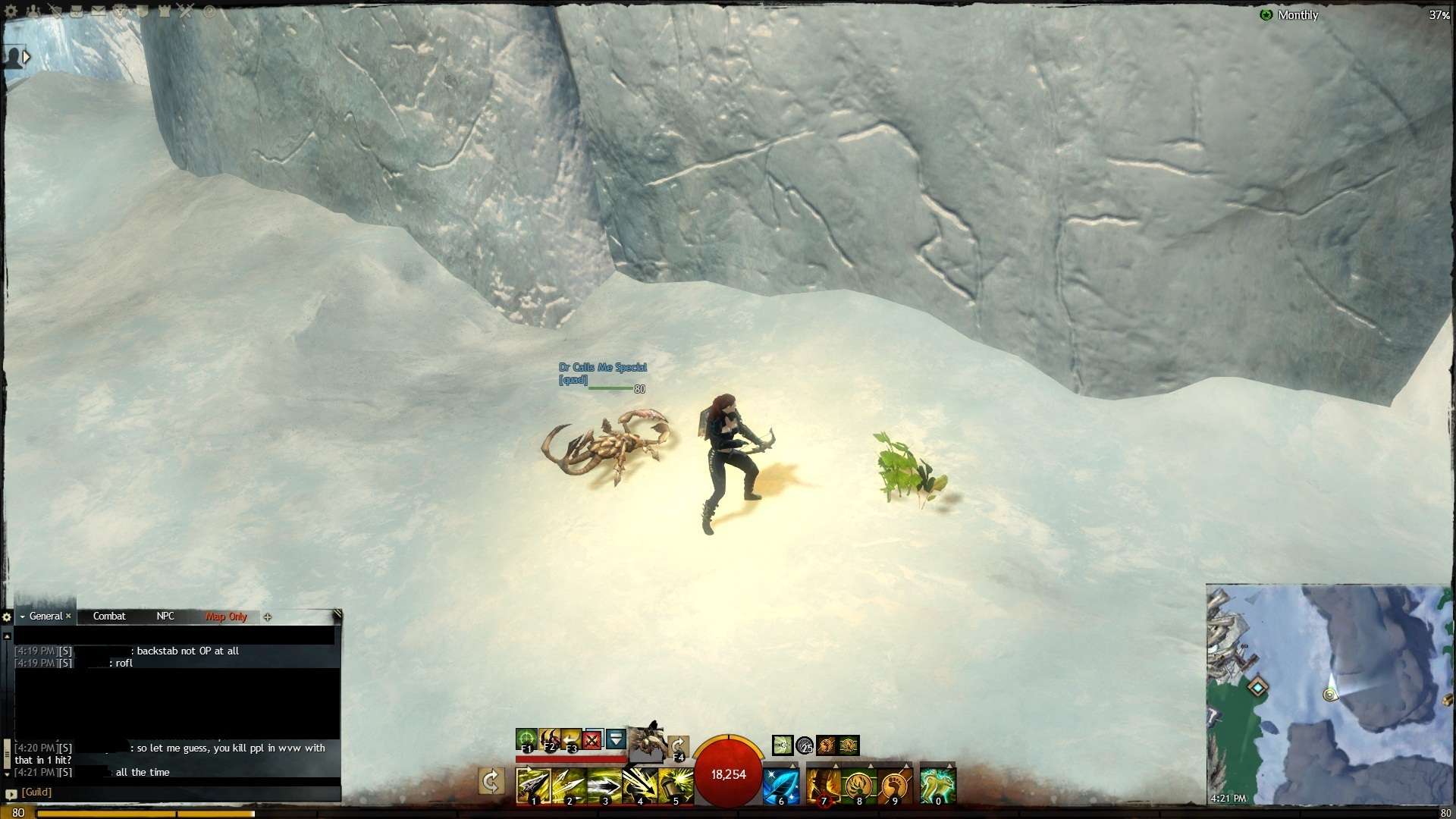Activate elite skill in slot 0
The image size is (1456, 819).
937,786
